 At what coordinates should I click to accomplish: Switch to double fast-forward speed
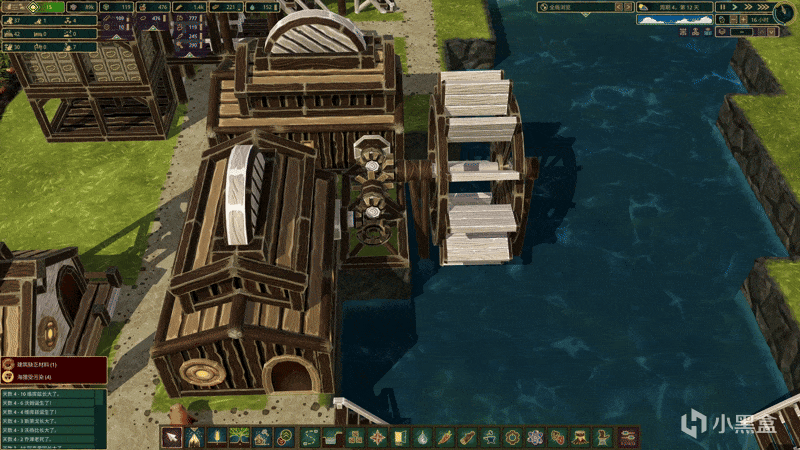tap(747, 8)
